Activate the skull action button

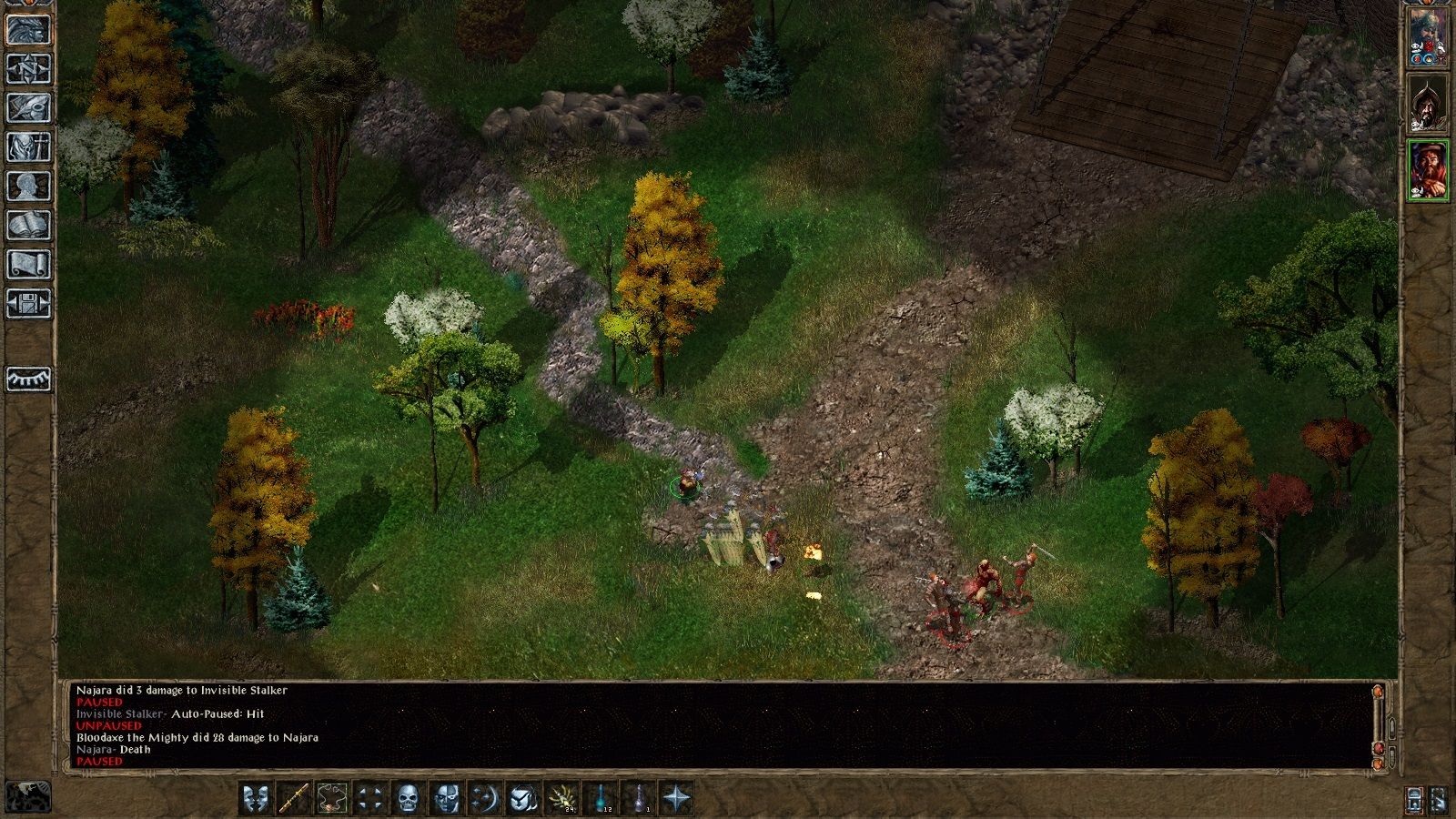[x=409, y=799]
